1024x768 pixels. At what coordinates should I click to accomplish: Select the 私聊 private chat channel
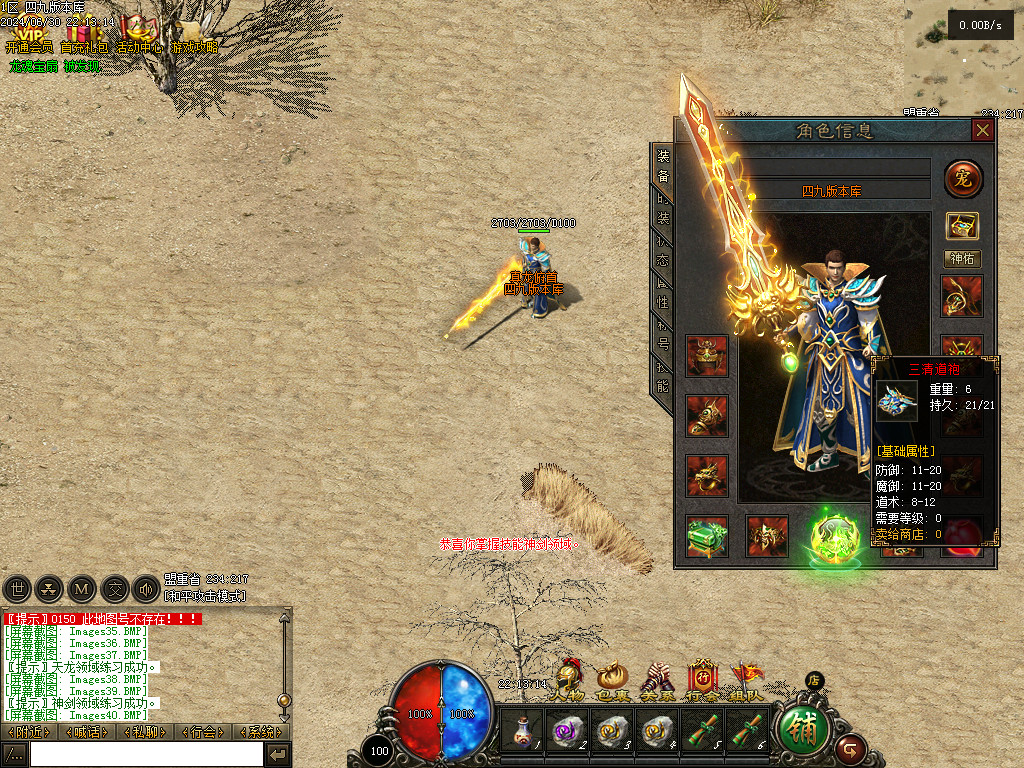pos(144,732)
